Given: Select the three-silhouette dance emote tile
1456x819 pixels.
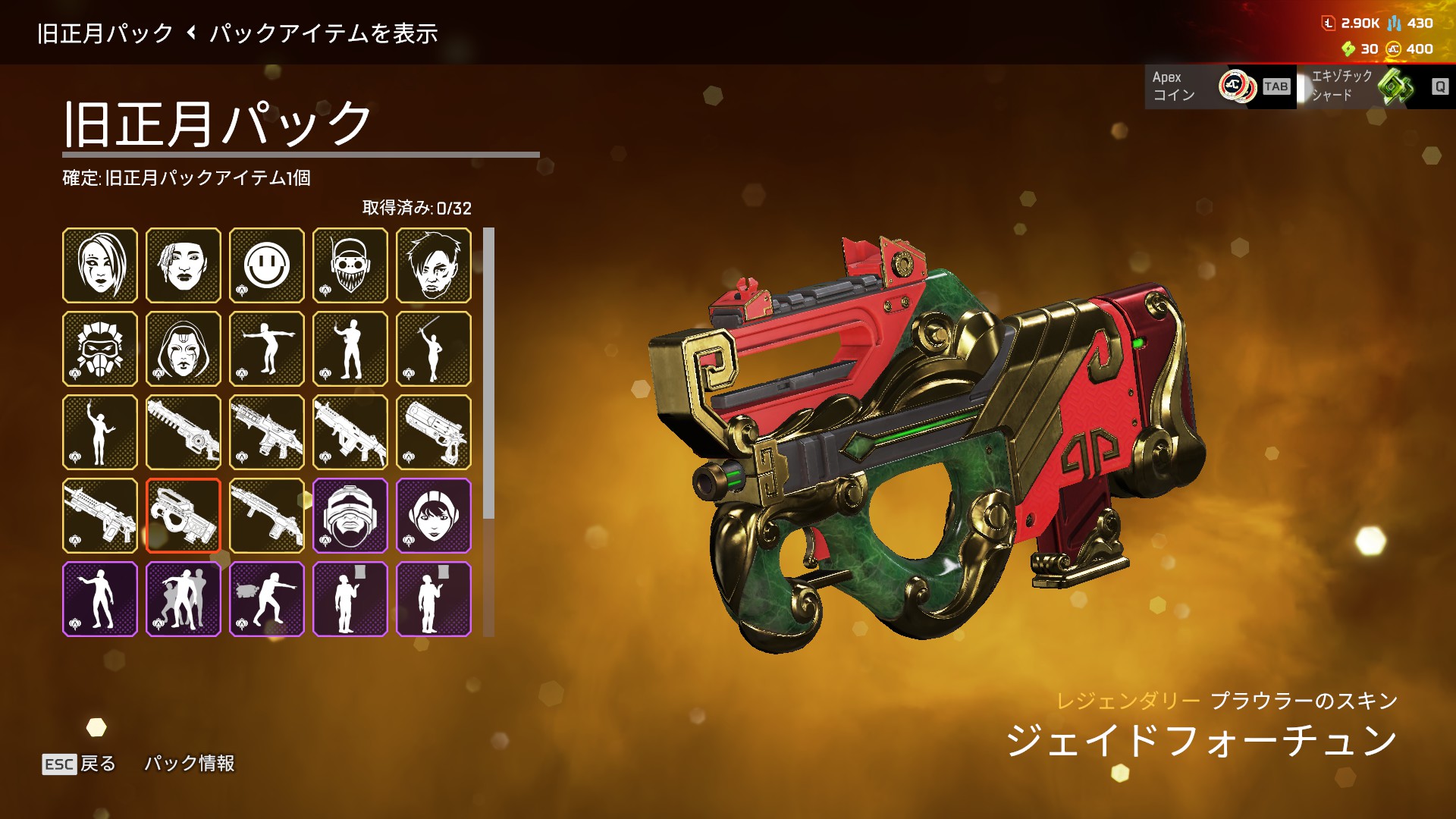Looking at the screenshot, I should [184, 599].
